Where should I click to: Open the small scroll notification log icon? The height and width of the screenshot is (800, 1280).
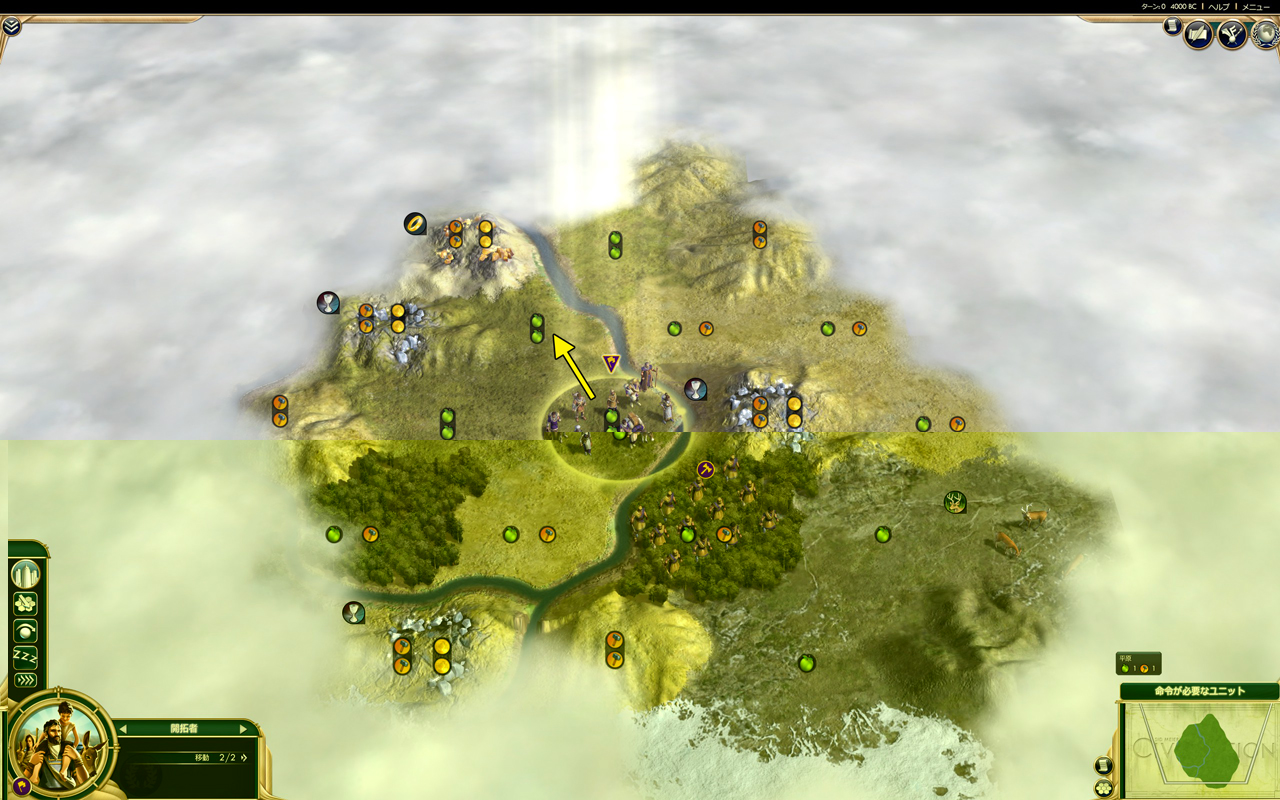tap(1172, 27)
